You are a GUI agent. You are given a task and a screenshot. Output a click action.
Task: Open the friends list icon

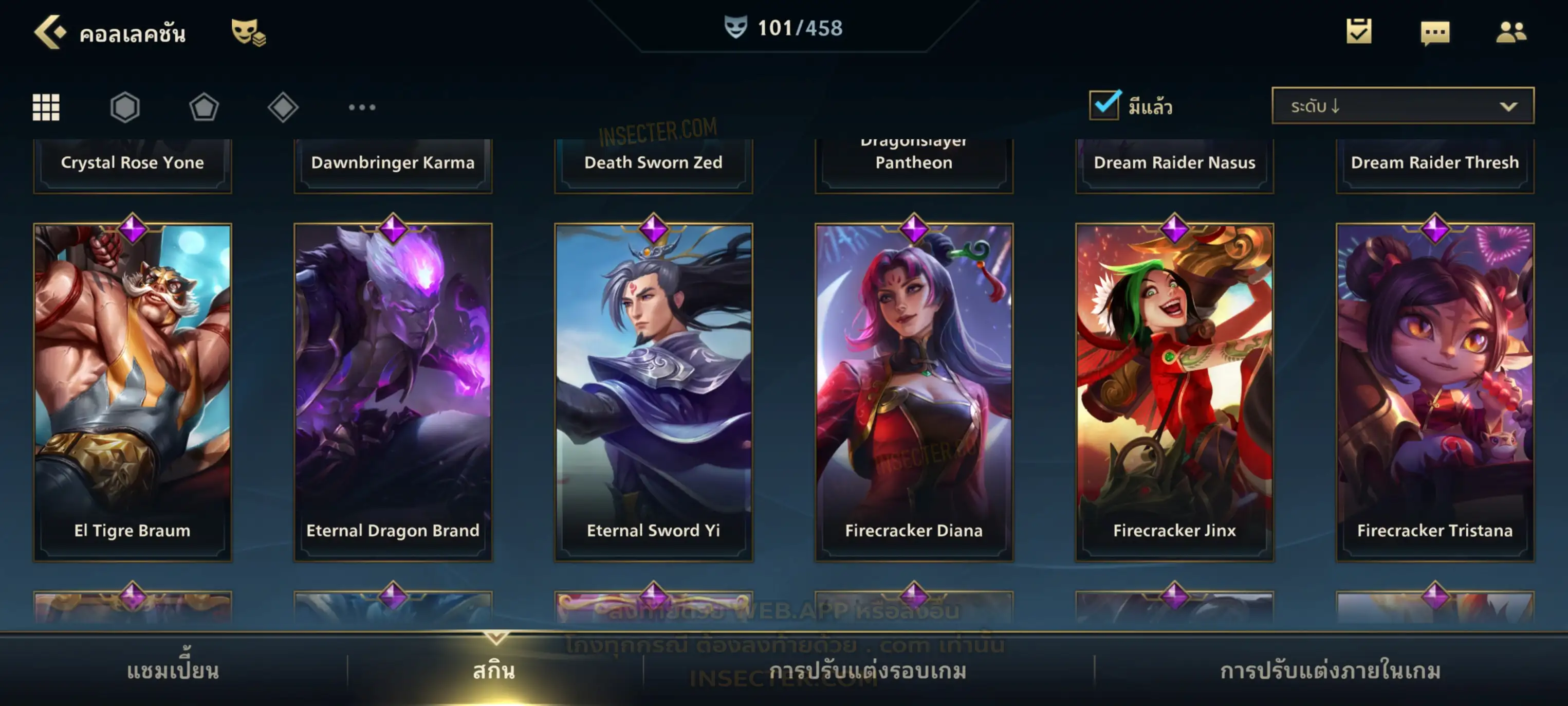pyautogui.click(x=1510, y=32)
